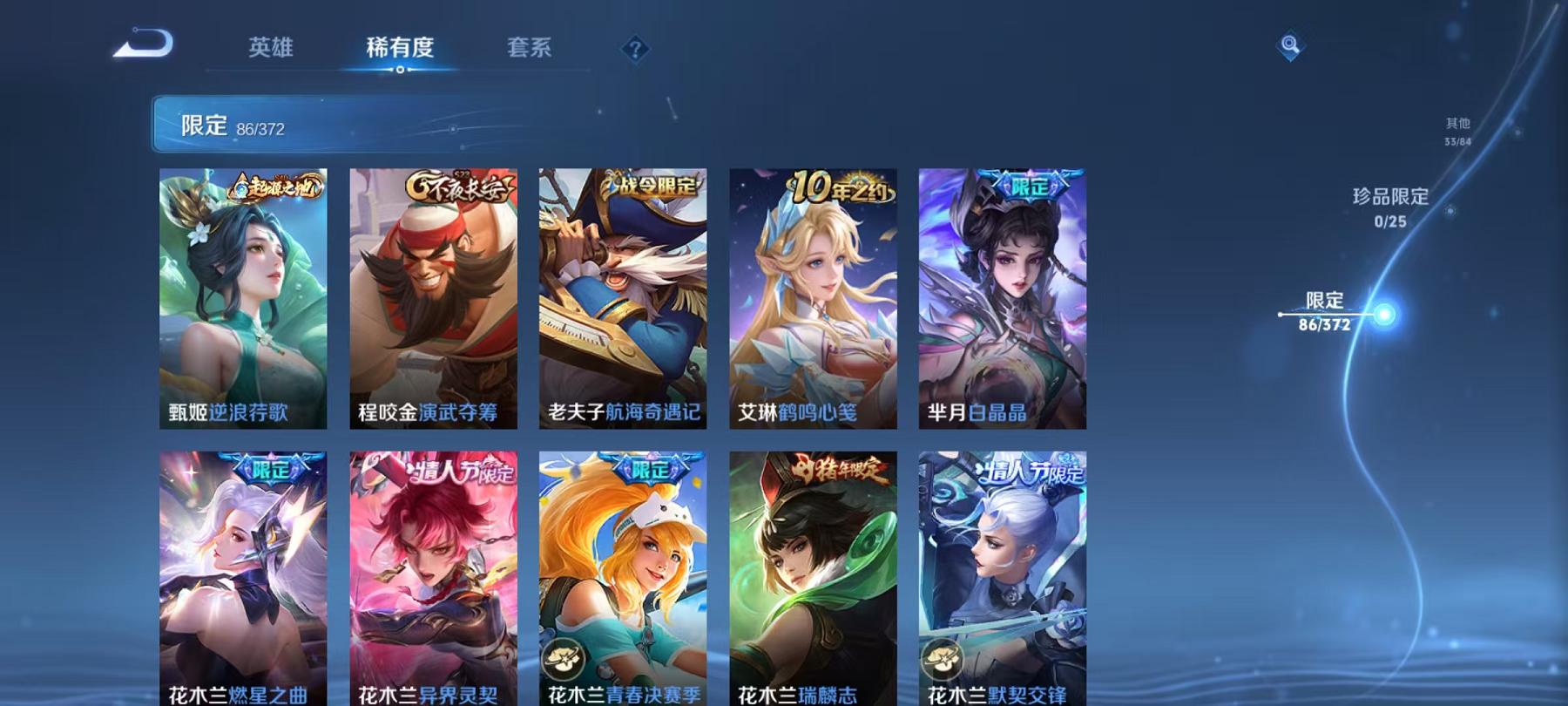Click the 其他 33/84 label on right timeline
1568x706 pixels.
(1456, 129)
